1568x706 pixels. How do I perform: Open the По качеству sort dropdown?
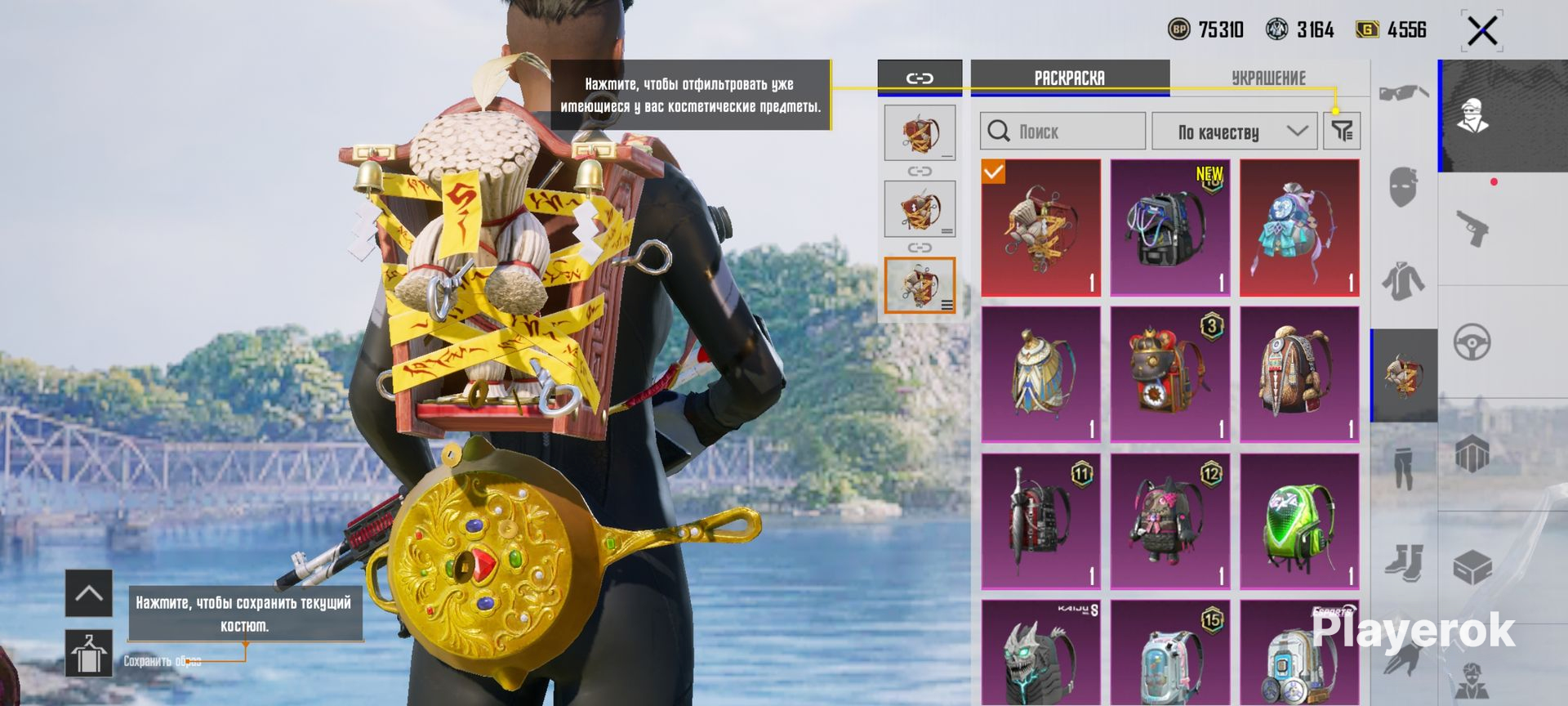click(x=1234, y=131)
